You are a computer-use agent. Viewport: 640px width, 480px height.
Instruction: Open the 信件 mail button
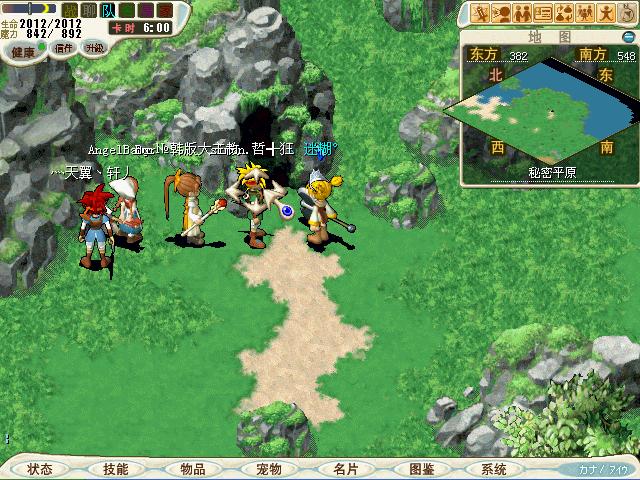click(65, 48)
